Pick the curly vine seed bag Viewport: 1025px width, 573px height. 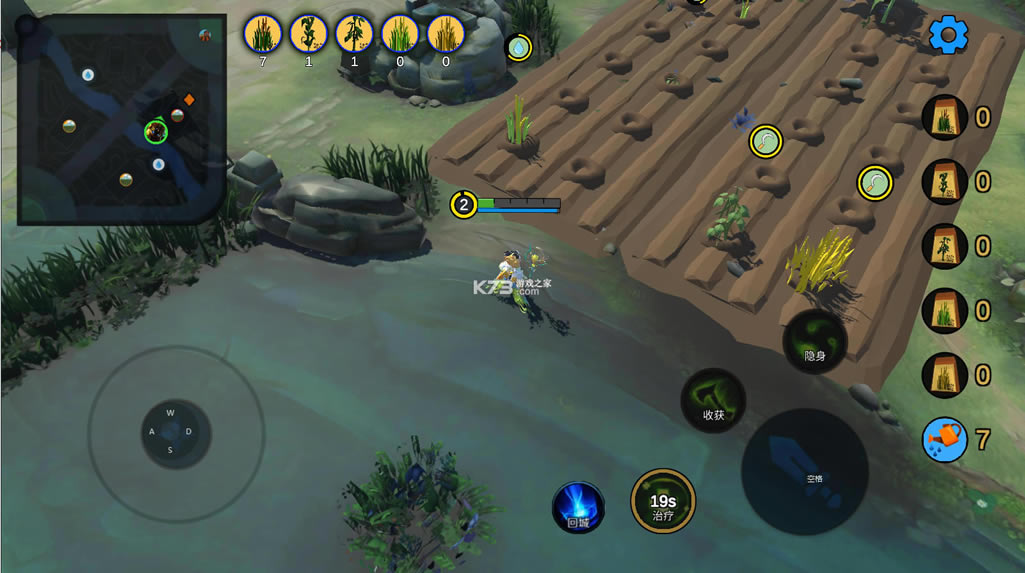coord(945,182)
